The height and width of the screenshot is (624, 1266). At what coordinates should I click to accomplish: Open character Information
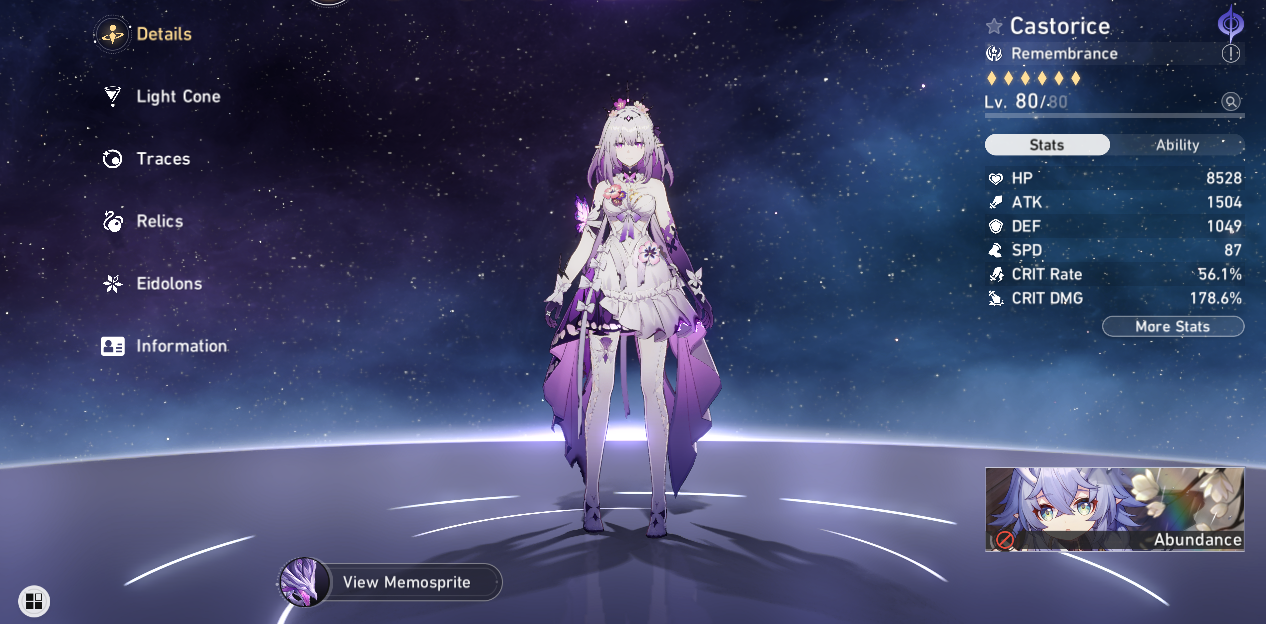click(164, 346)
